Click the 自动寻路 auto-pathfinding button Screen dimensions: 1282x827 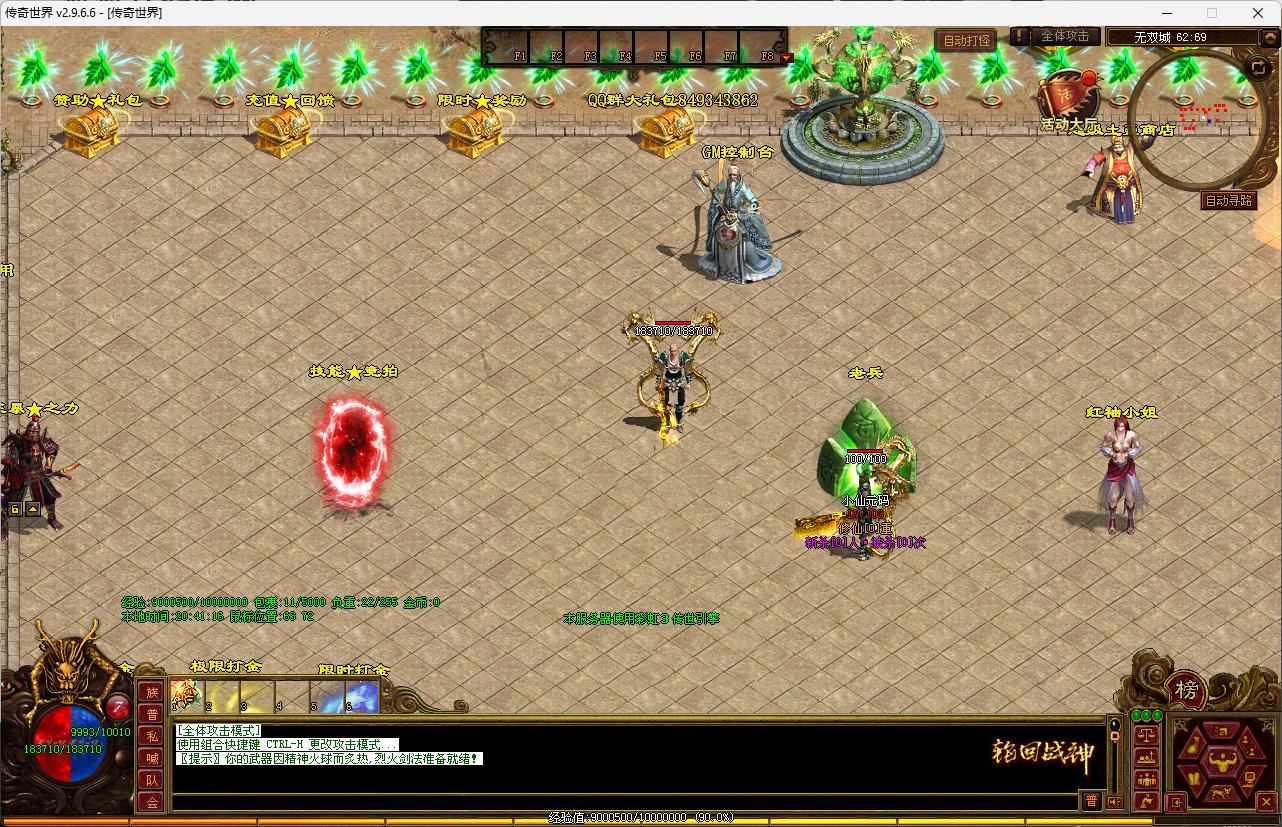[x=1229, y=200]
